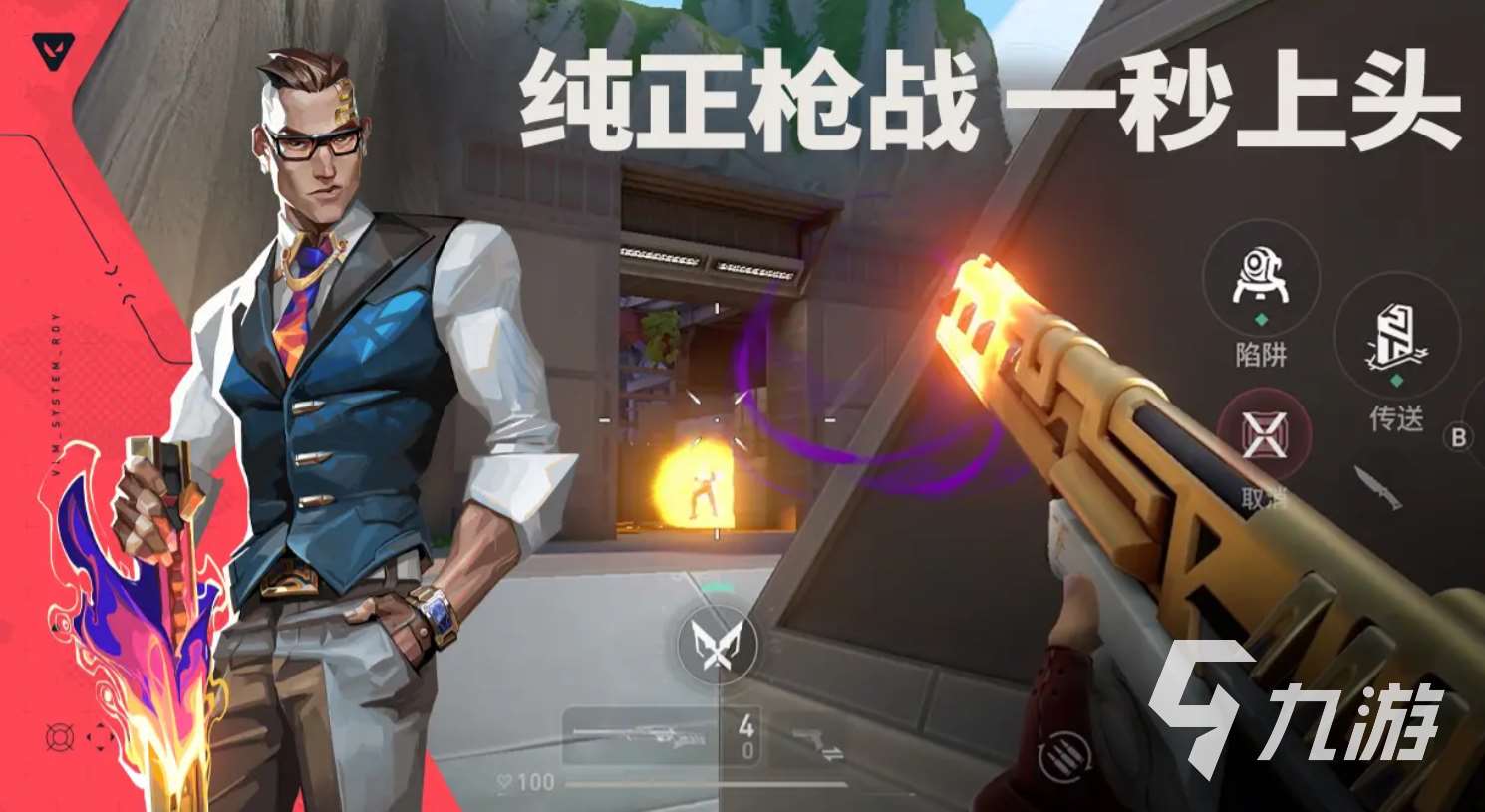1485x812 pixels.
Task: Click the weapon-swap arrows next to the pistol
Action: pos(833,753)
